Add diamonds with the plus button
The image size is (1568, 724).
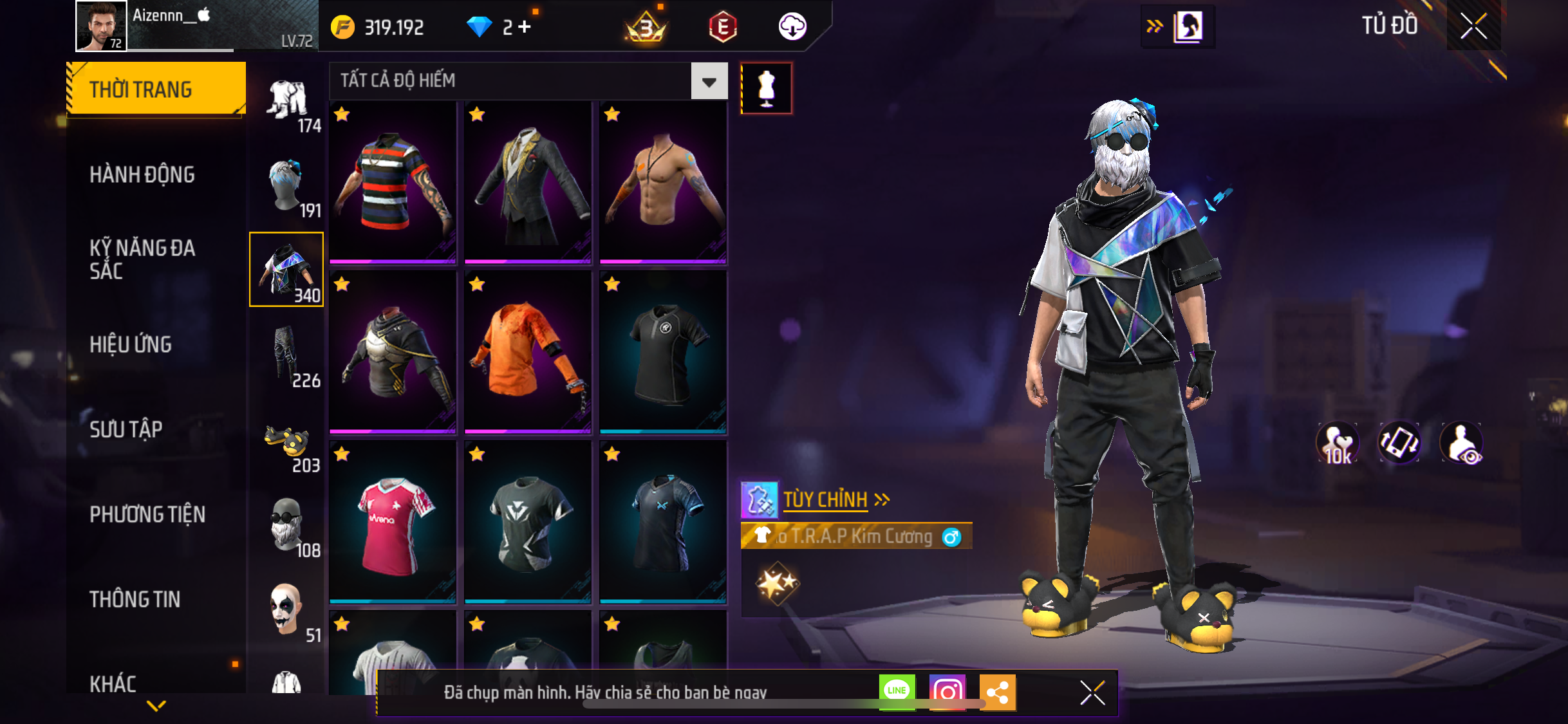click(x=525, y=27)
